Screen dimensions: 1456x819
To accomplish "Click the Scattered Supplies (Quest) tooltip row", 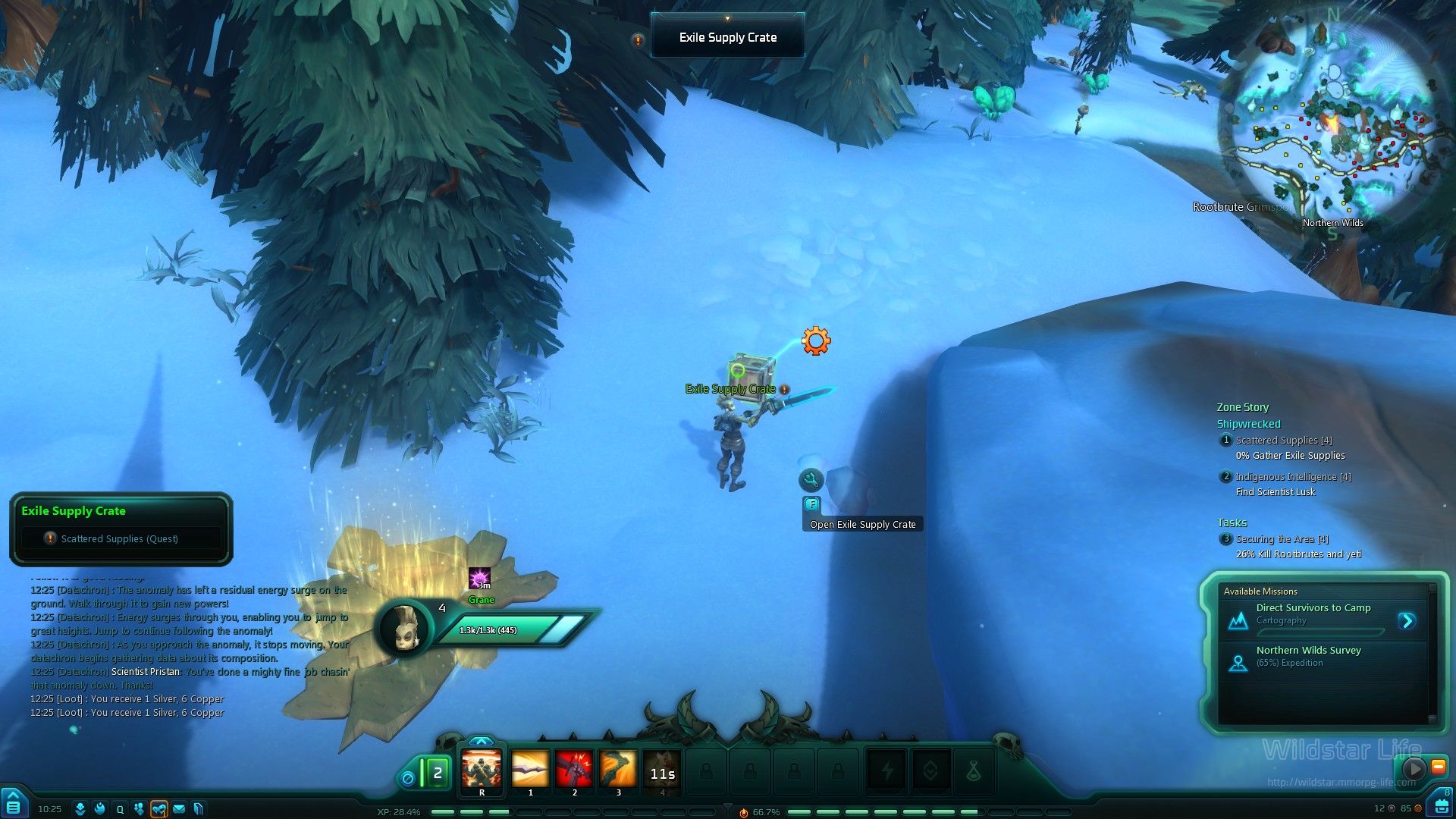I will (120, 539).
